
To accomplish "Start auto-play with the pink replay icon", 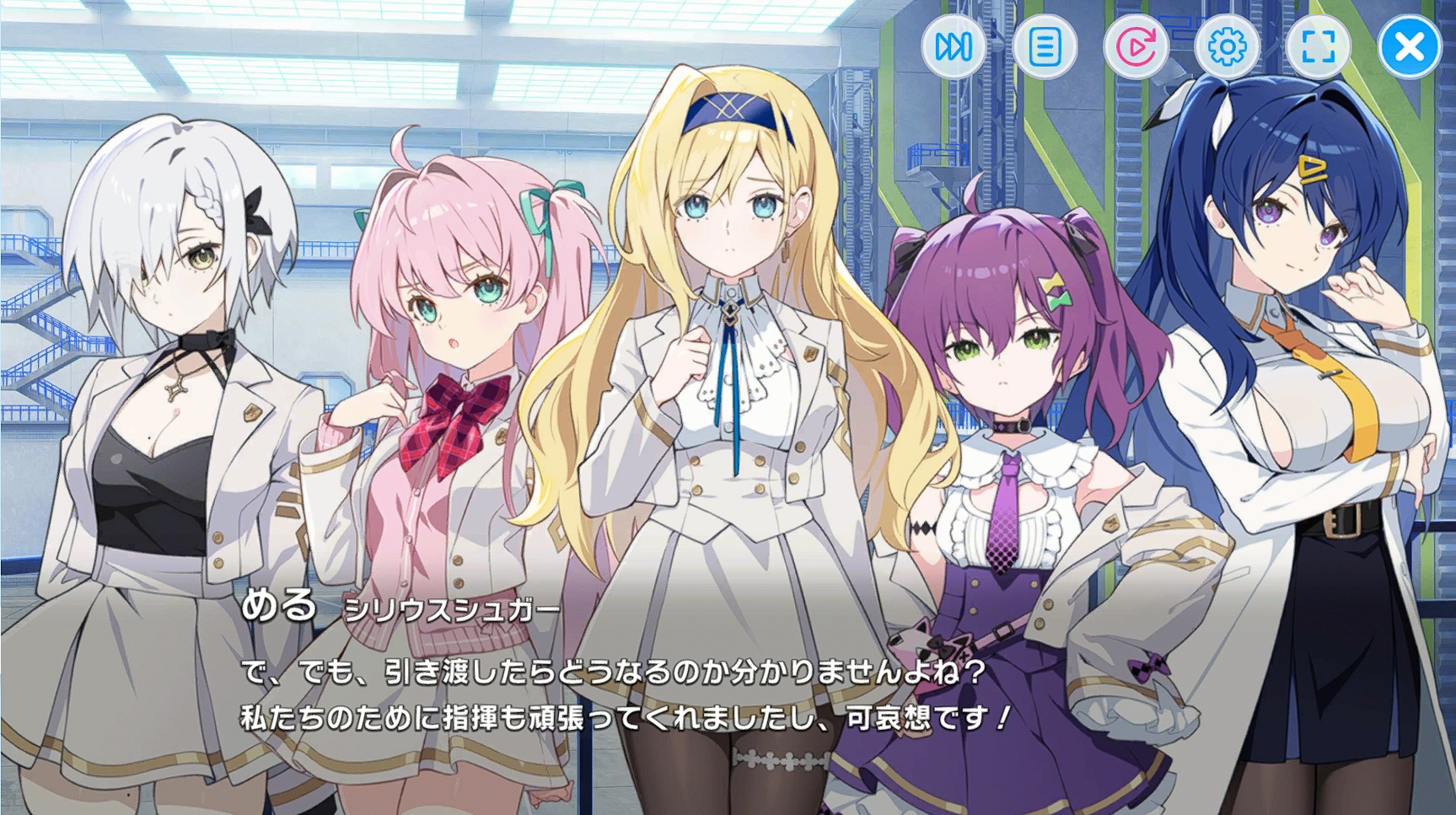I will tap(1136, 48).
